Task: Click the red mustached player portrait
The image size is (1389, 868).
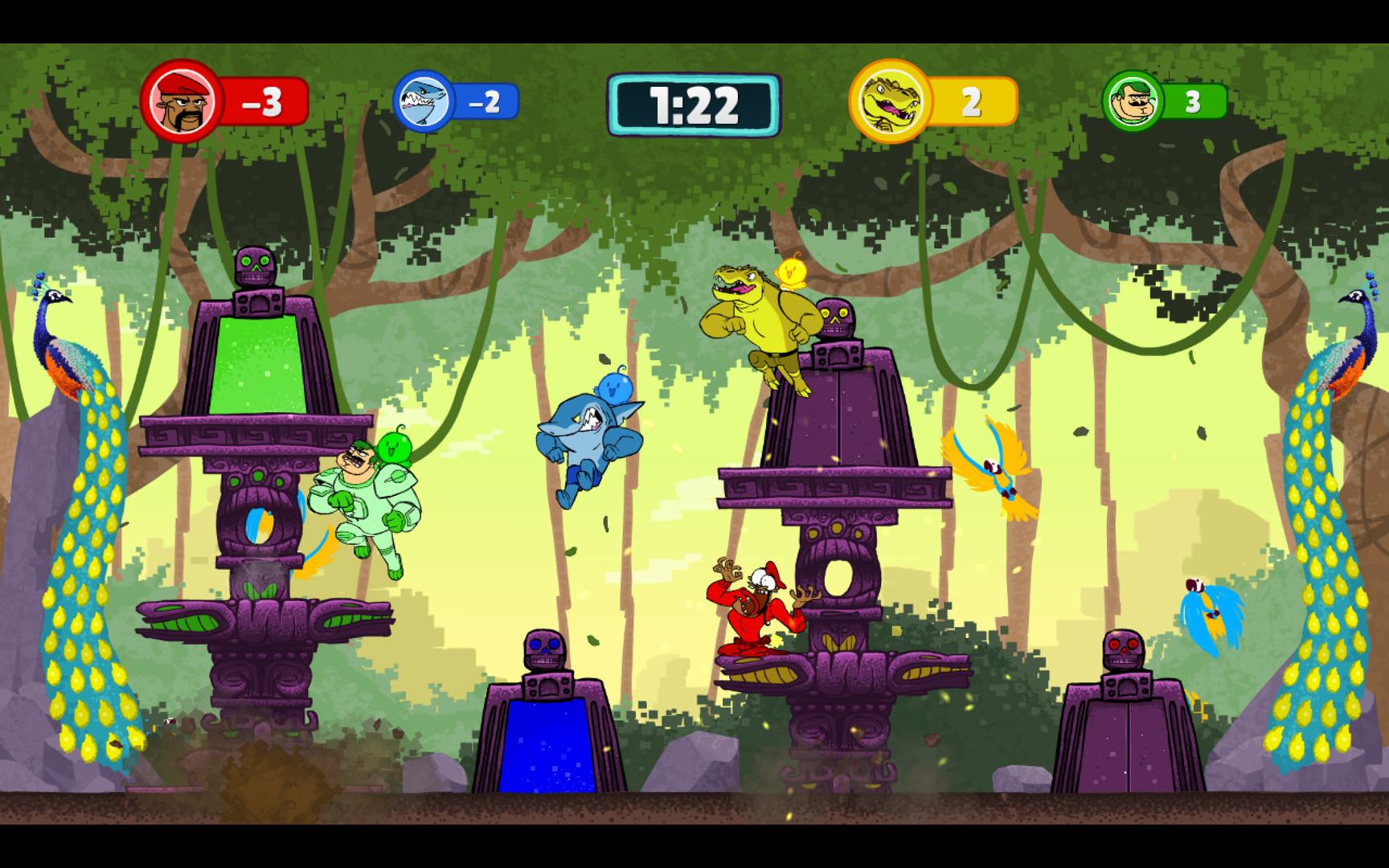Action: [182, 101]
